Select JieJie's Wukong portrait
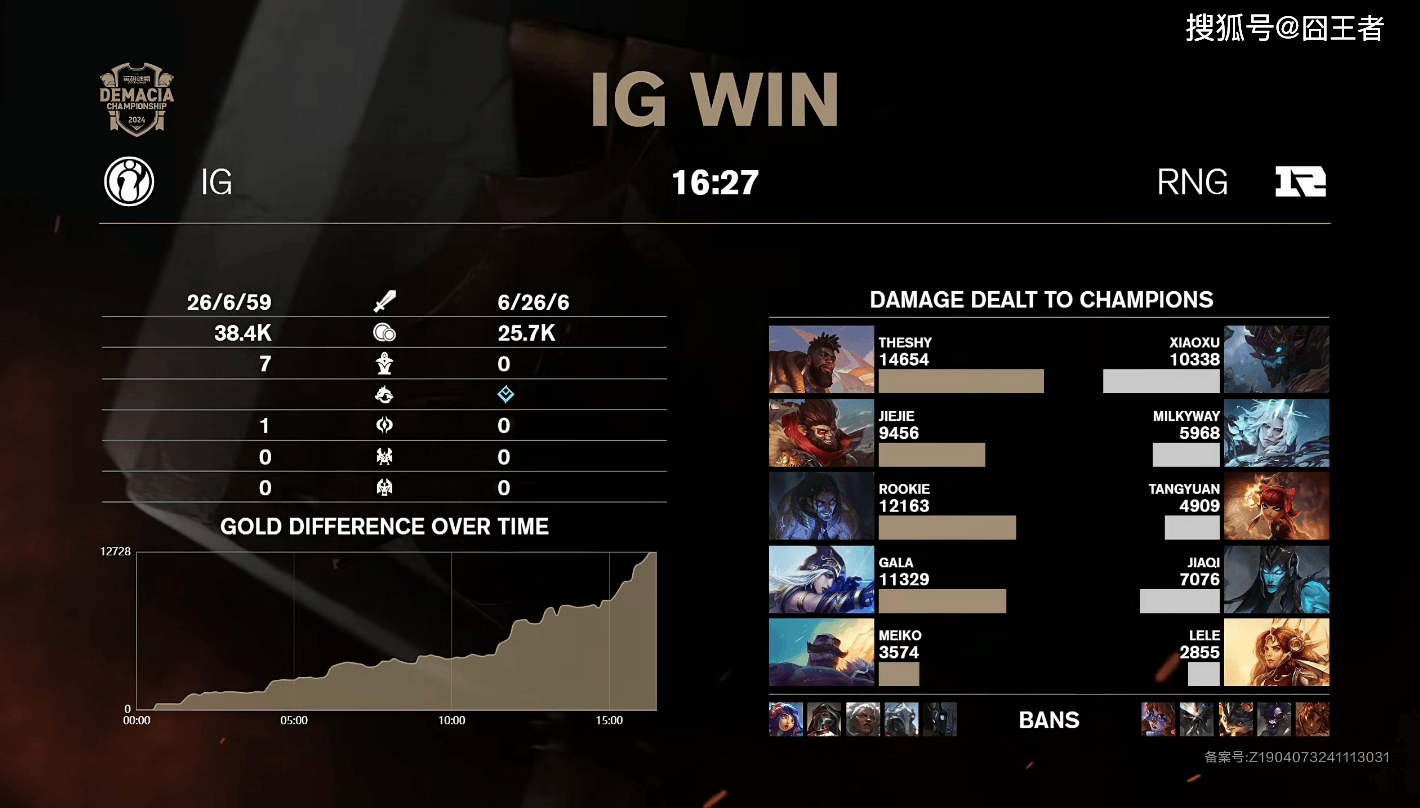1420x808 pixels. point(821,433)
